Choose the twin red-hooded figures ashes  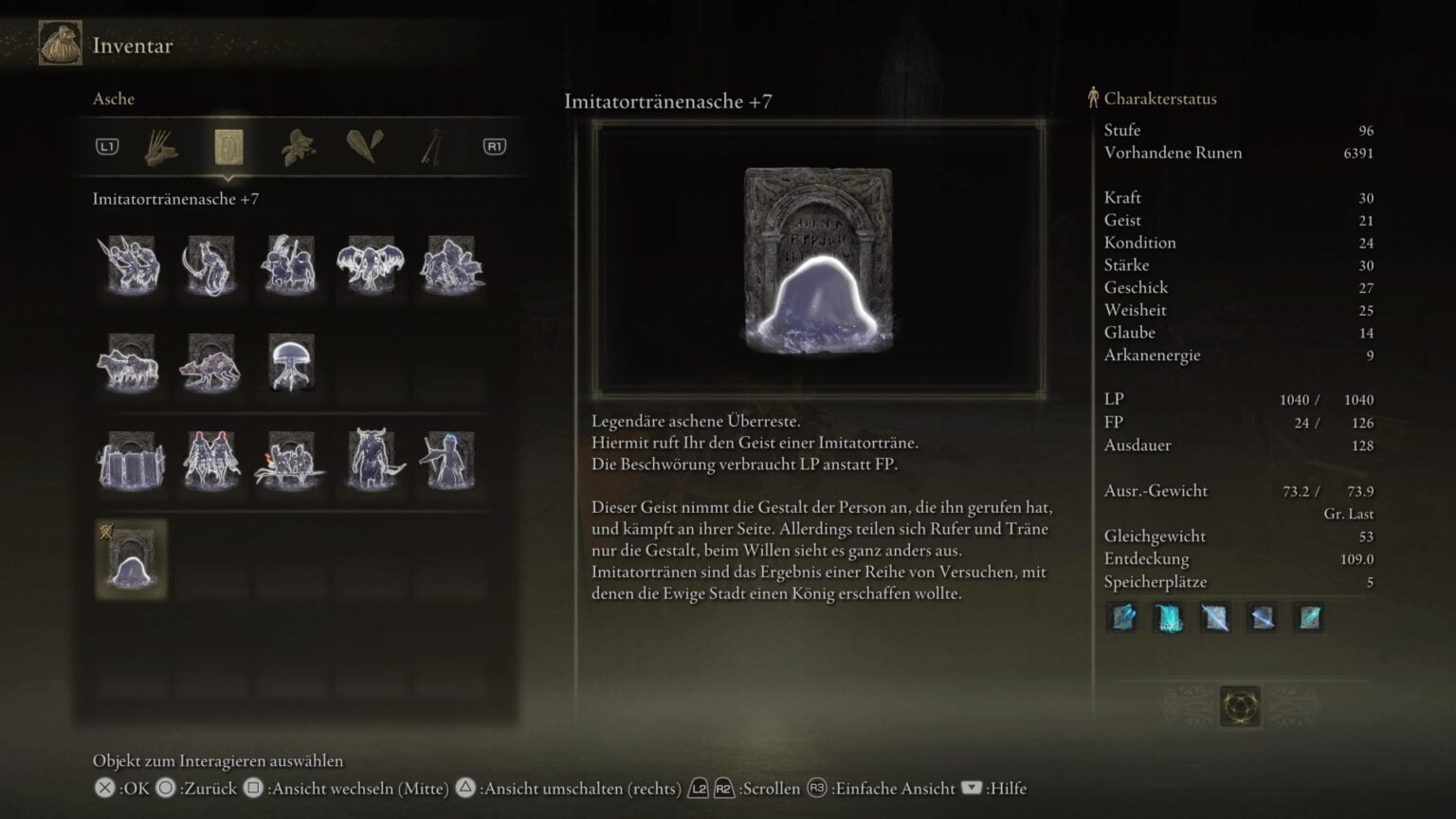pos(210,462)
